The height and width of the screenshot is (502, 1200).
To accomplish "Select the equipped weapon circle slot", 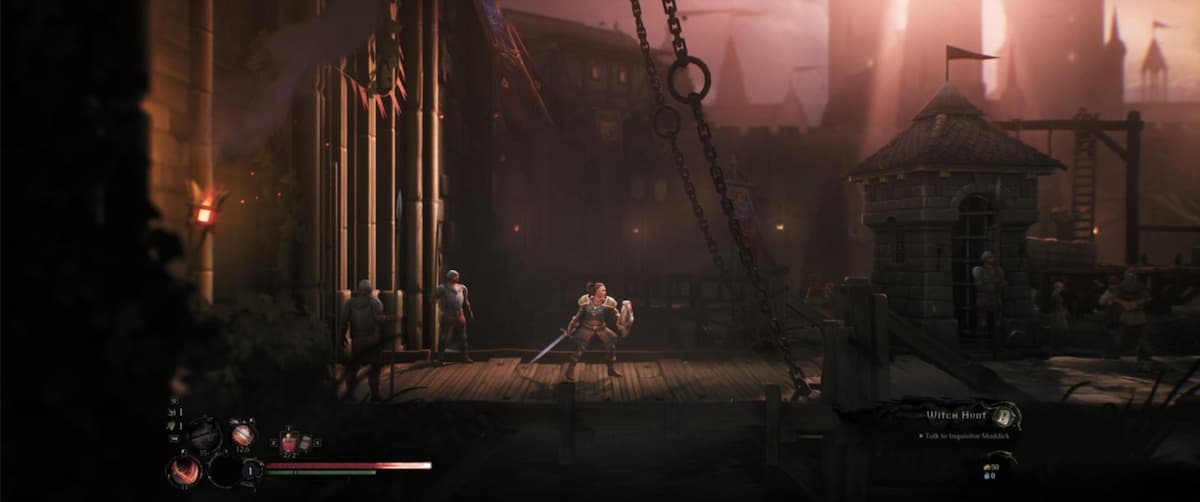I will point(206,434).
